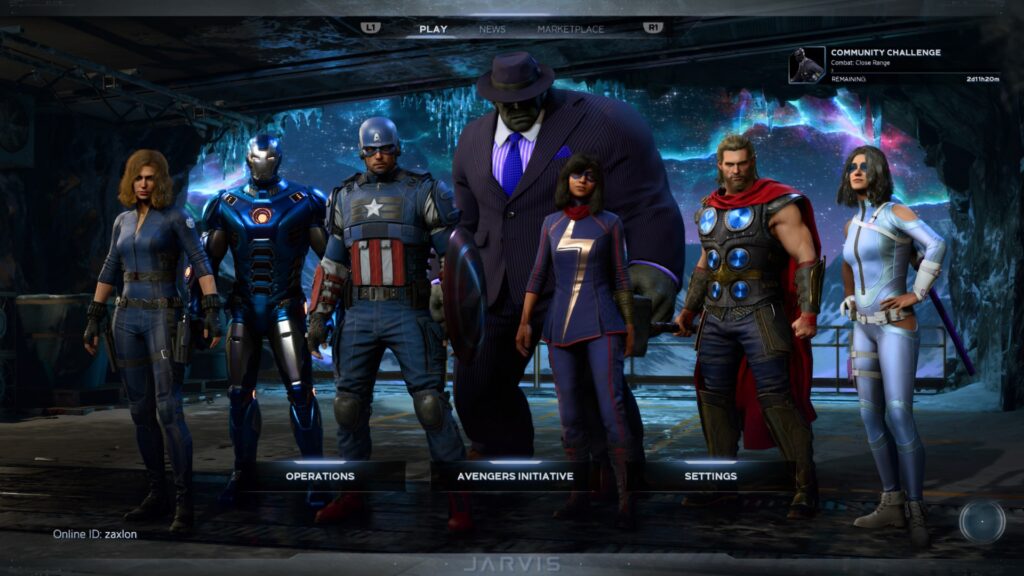Viewport: 1024px width, 576px height.
Task: Switch to the Marketplace tab
Action: [570, 29]
